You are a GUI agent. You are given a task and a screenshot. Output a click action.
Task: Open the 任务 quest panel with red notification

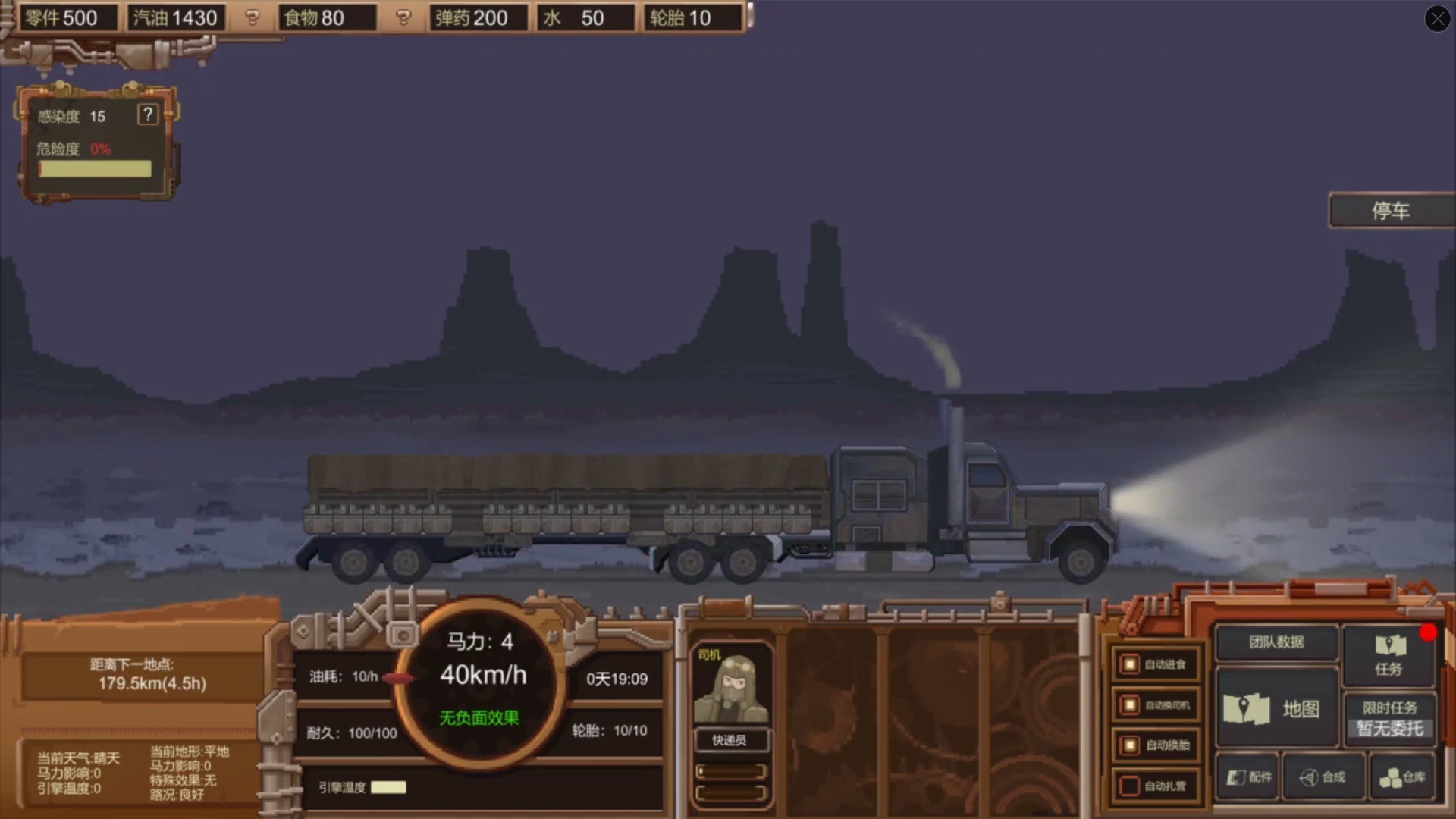tap(1389, 655)
